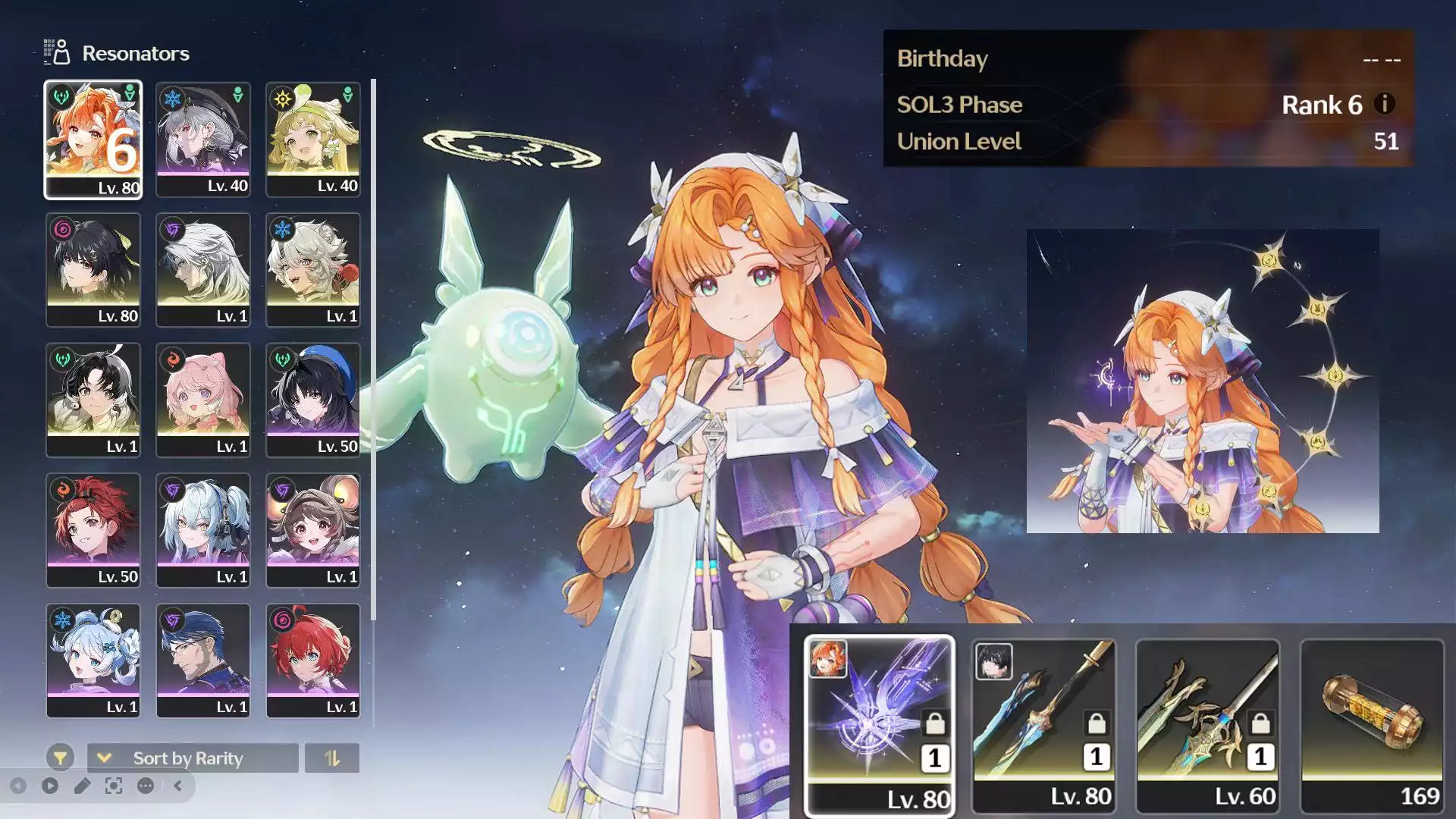Select the orange-haired Lv. 80 resonator tile

point(93,140)
